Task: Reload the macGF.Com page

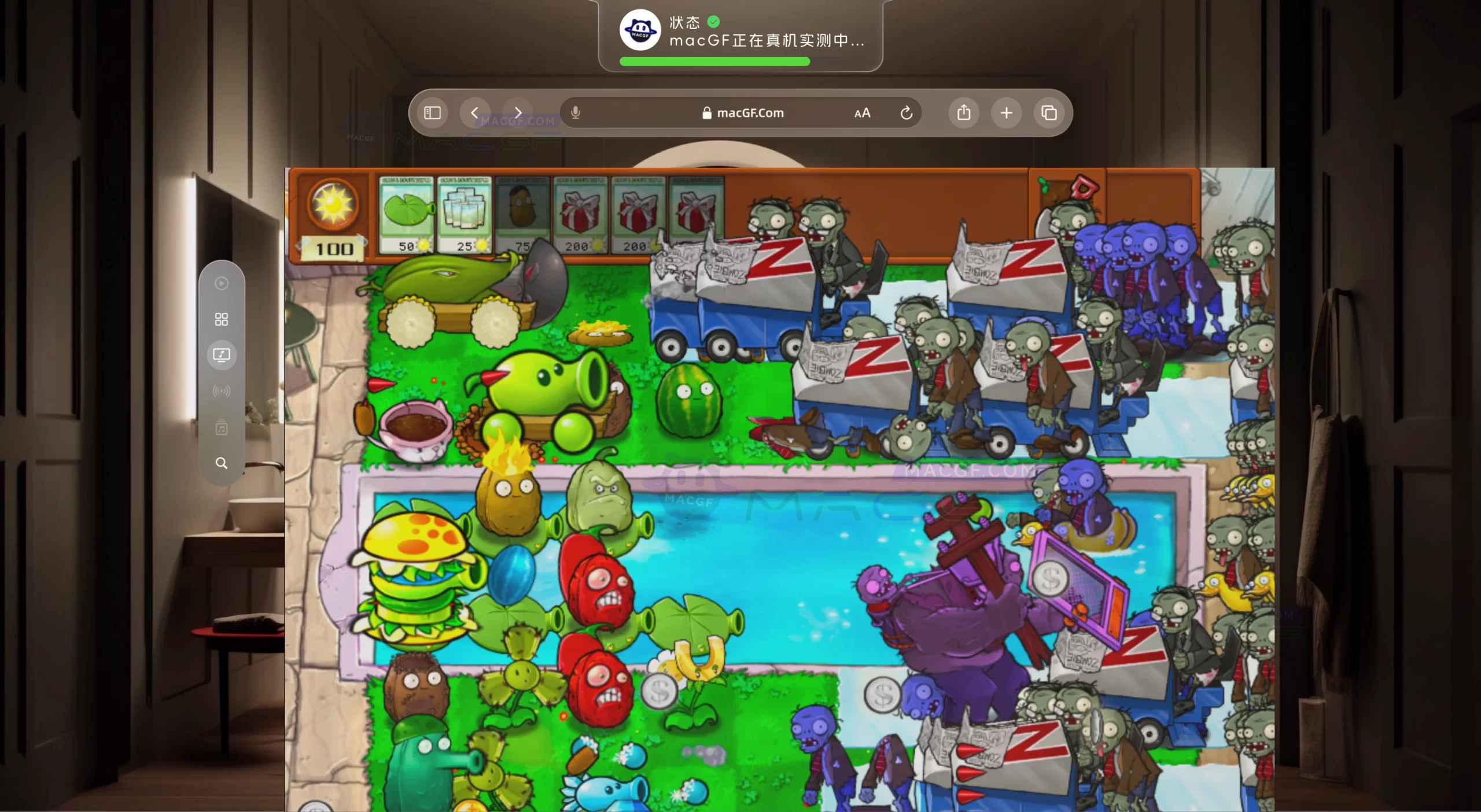Action: (906, 113)
